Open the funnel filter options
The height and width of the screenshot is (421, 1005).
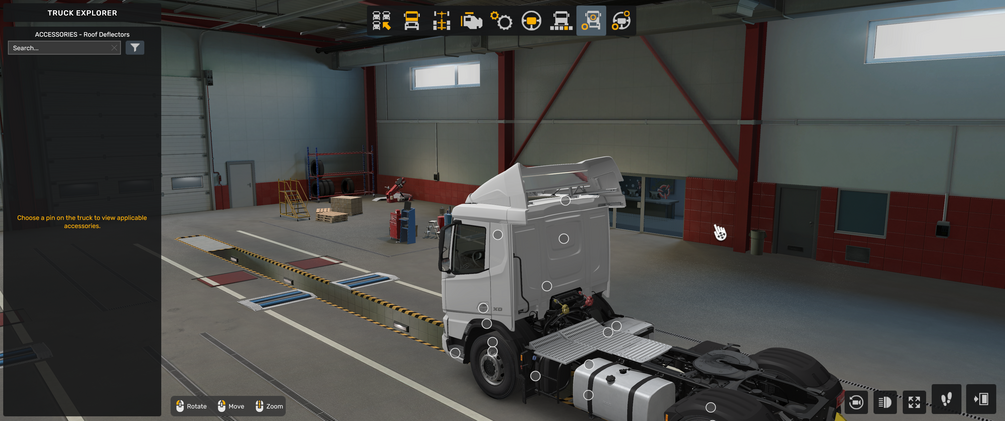[135, 48]
